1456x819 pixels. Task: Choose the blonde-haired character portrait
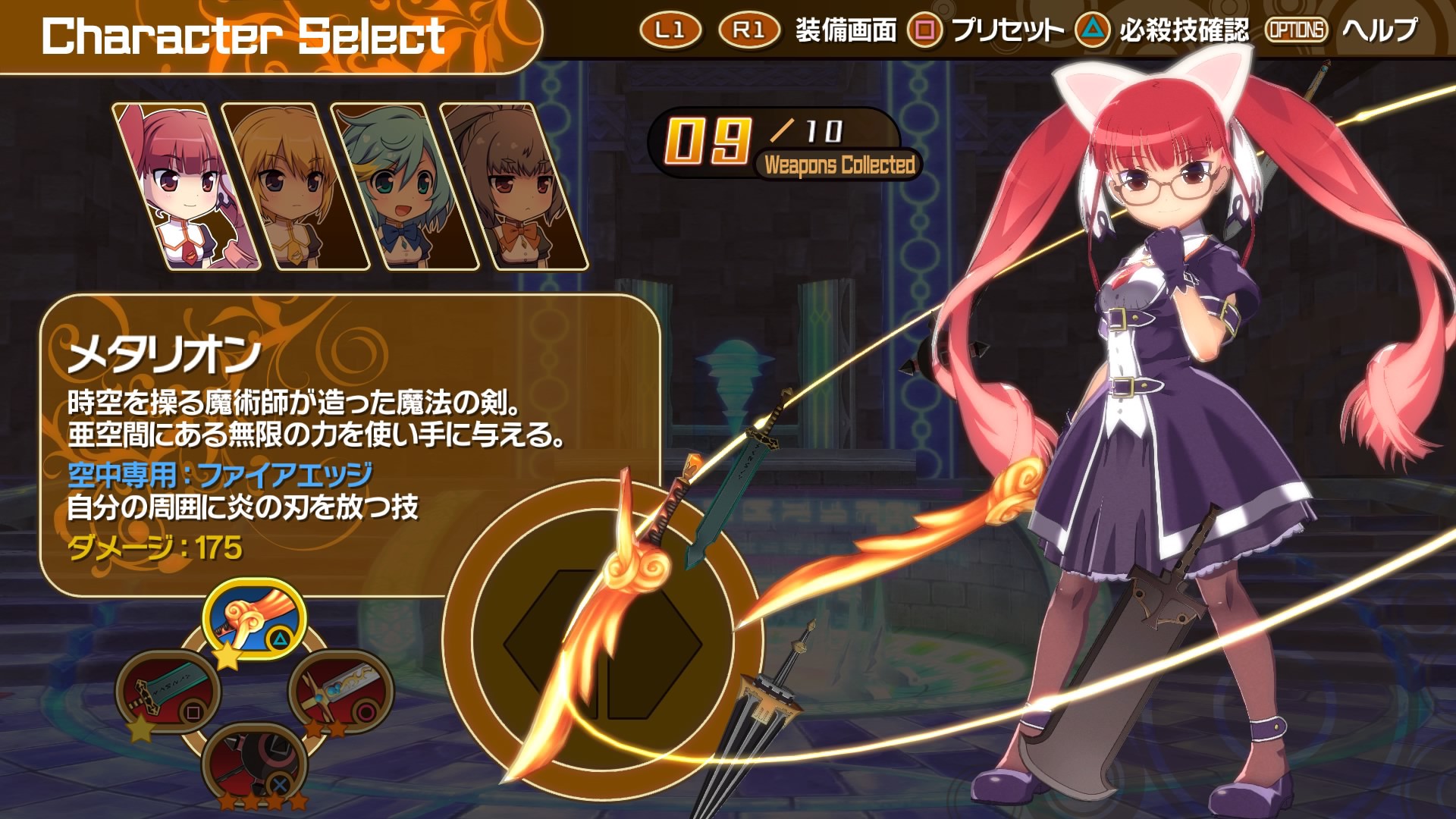tap(295, 187)
